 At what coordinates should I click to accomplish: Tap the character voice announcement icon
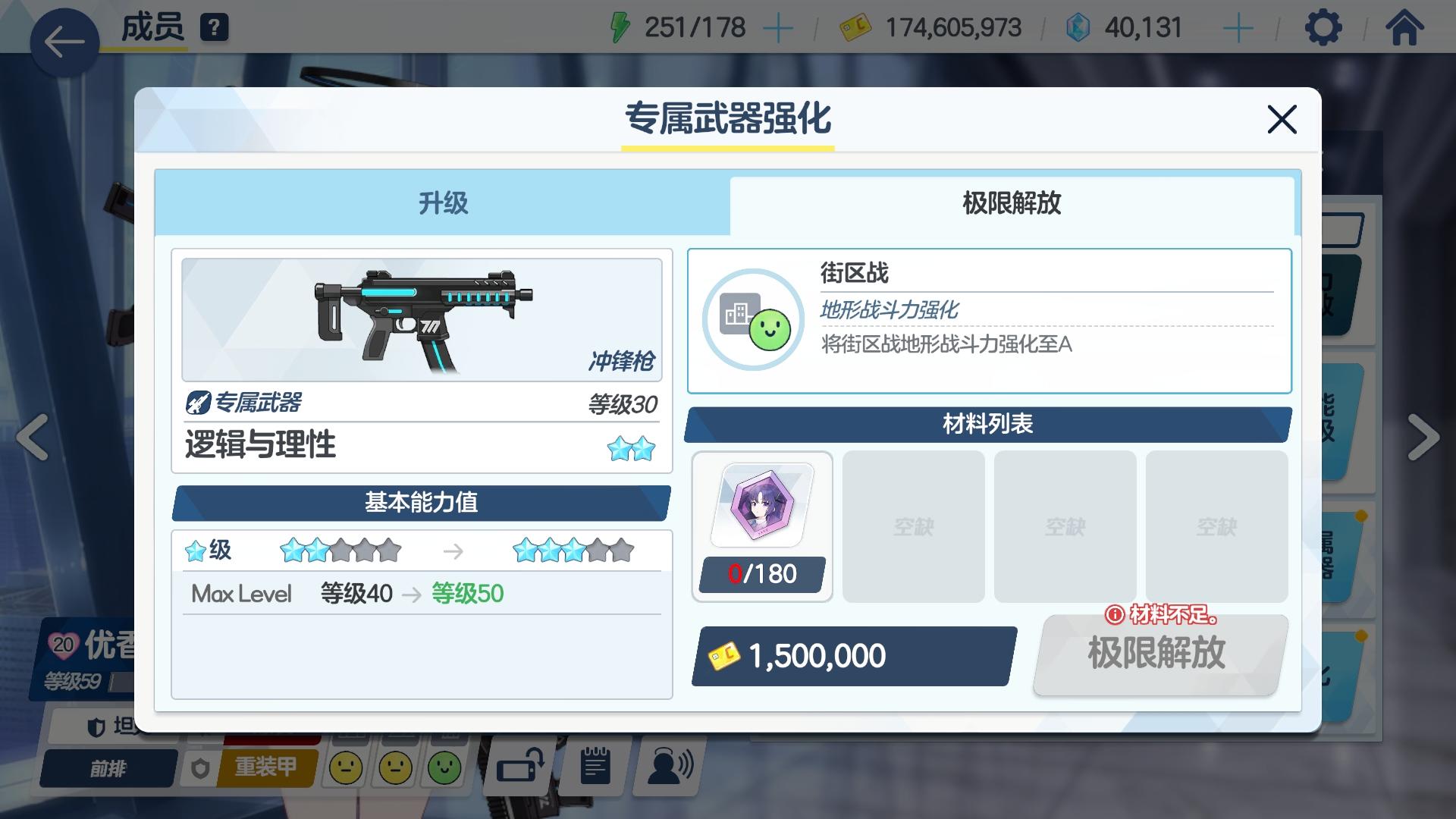tap(666, 767)
